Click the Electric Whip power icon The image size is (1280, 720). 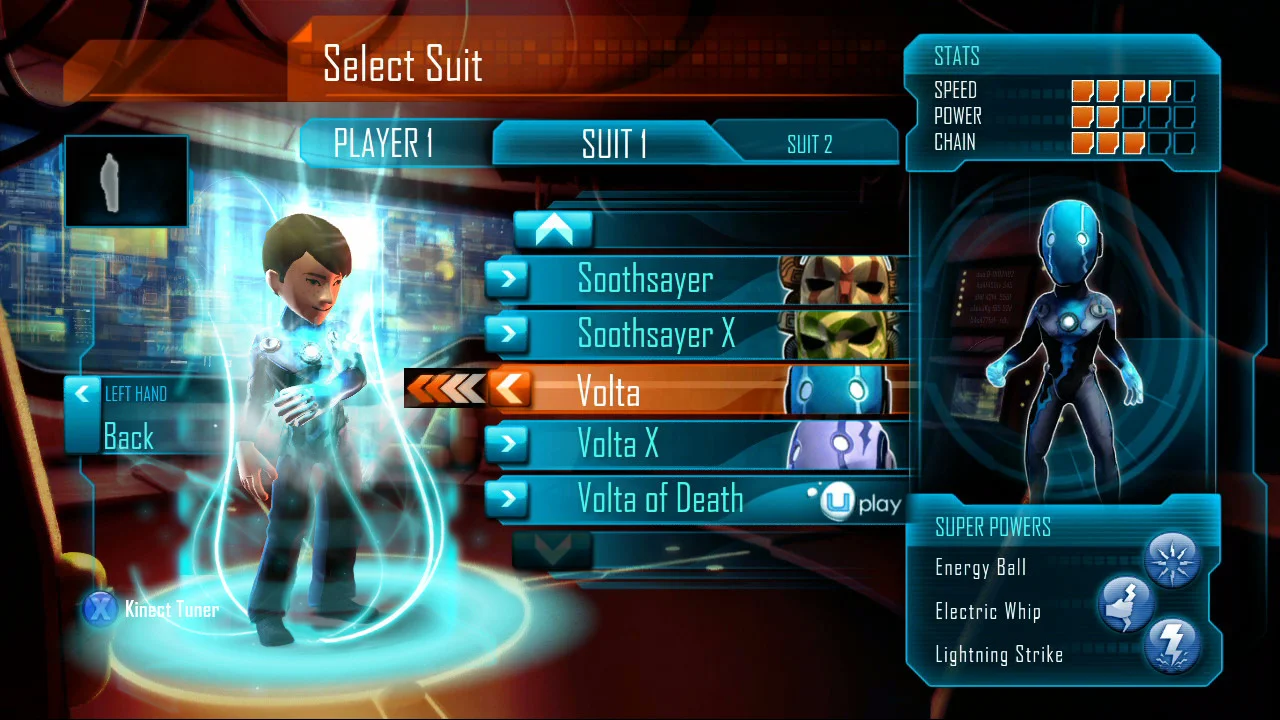click(1125, 604)
